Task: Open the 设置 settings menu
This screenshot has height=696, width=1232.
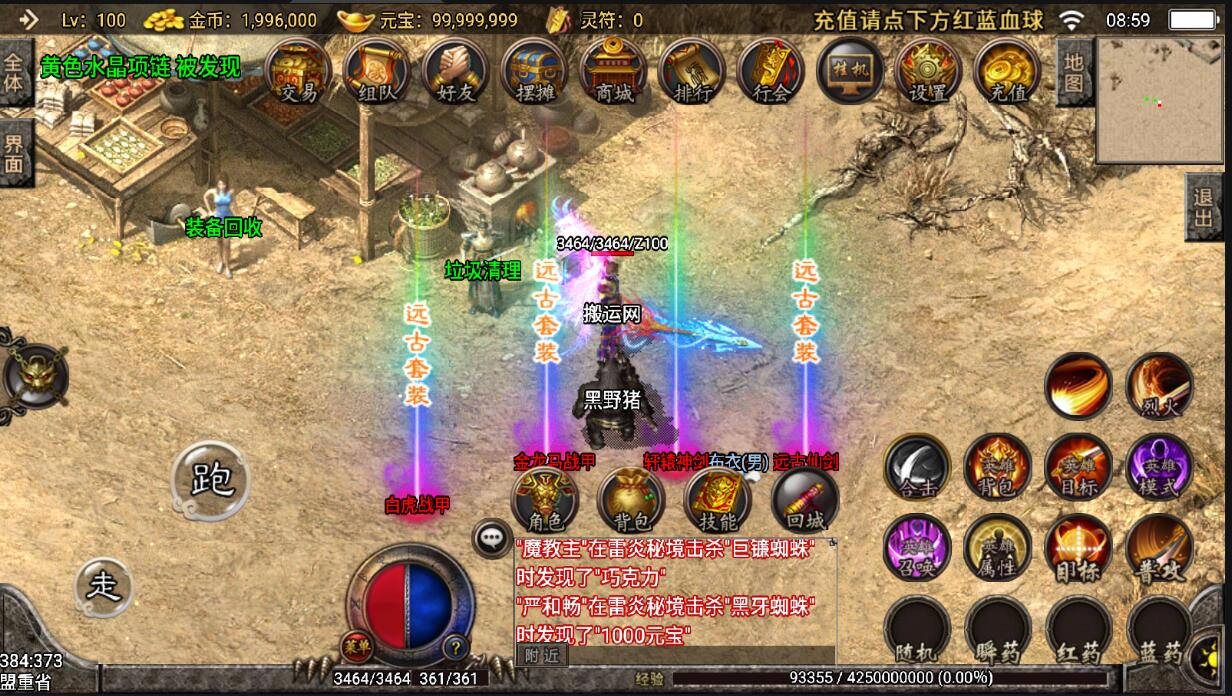Action: [928, 72]
